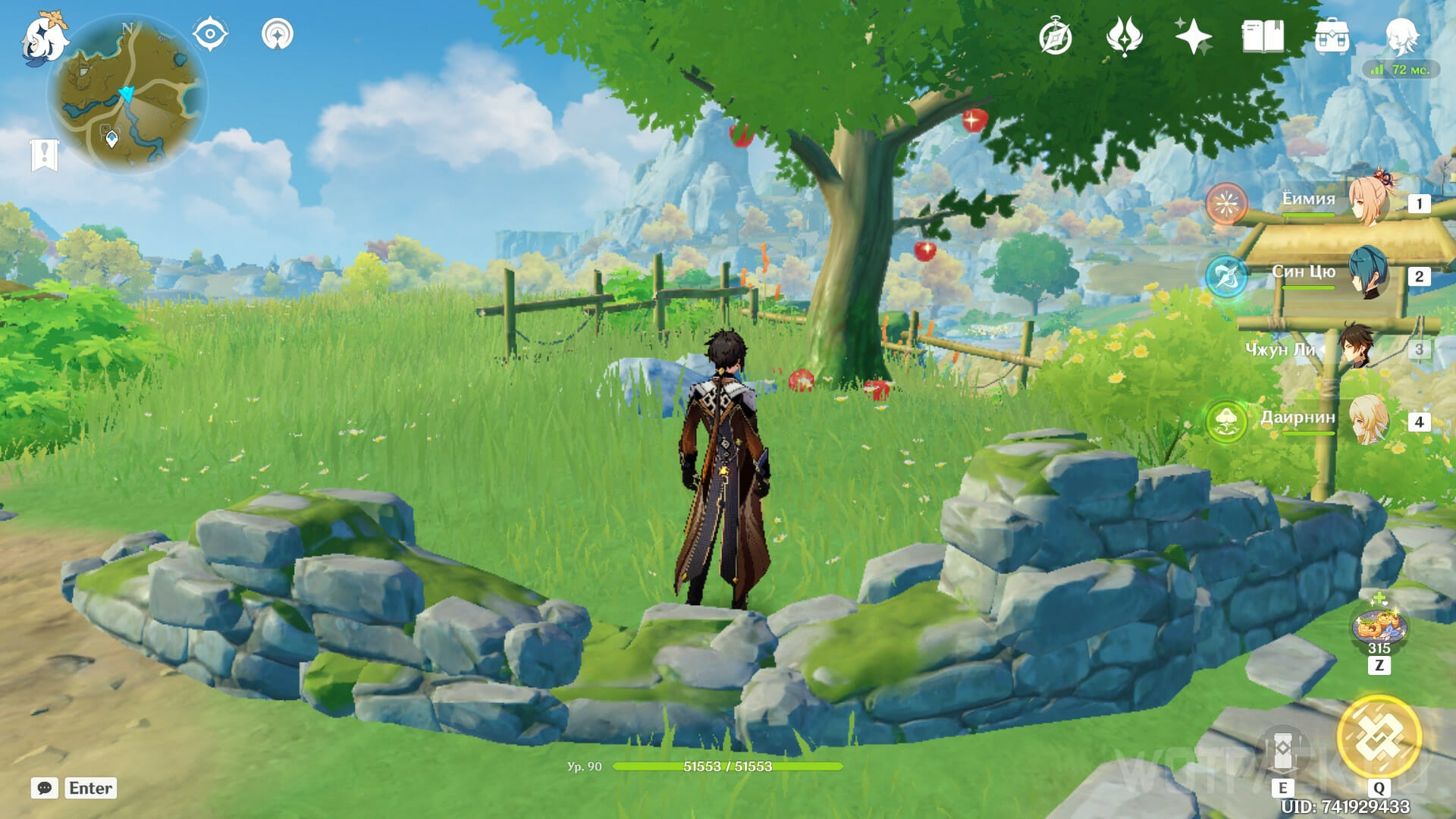
Task: Open the Wish star icon
Action: tap(1193, 36)
